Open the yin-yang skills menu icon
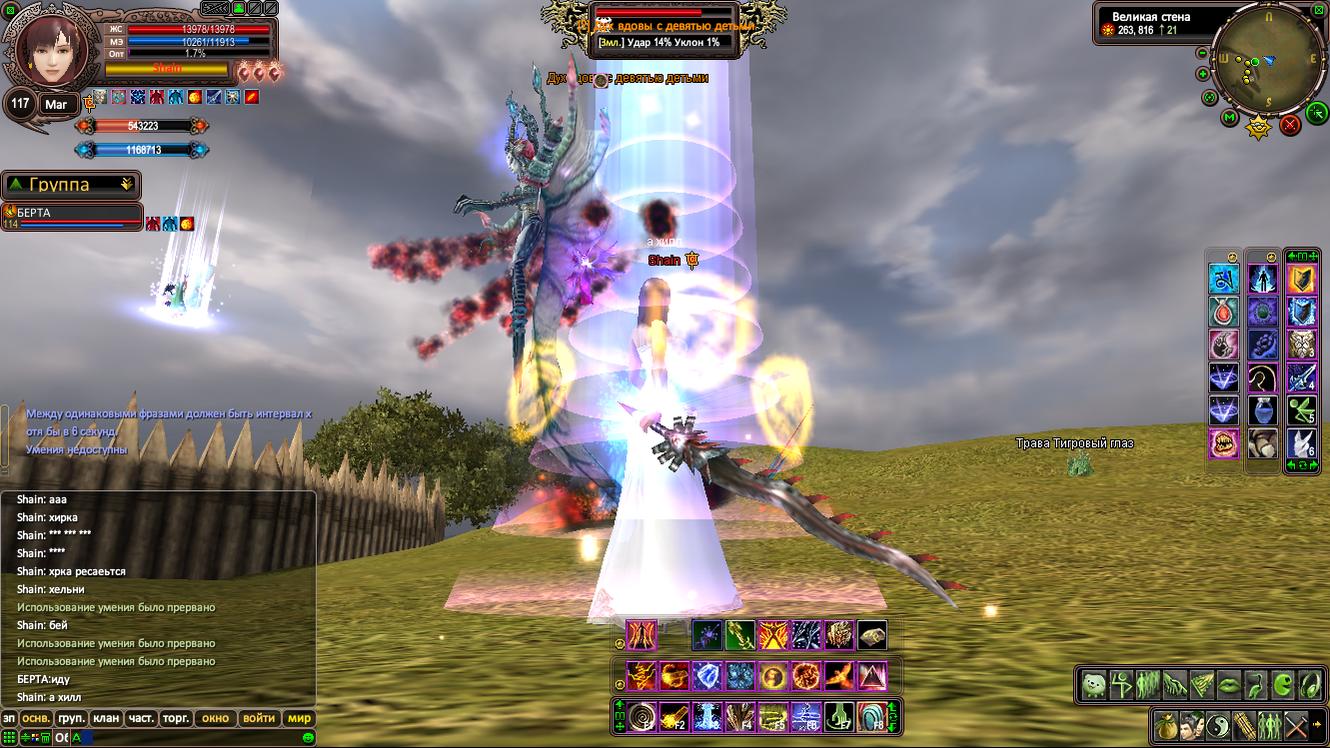Screen dimensions: 1330x748 point(1218,725)
